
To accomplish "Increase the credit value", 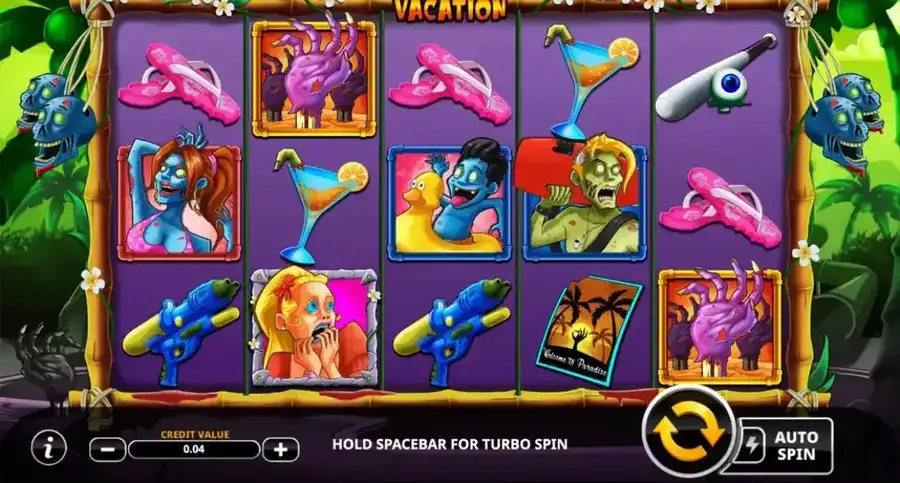I will 281,449.
